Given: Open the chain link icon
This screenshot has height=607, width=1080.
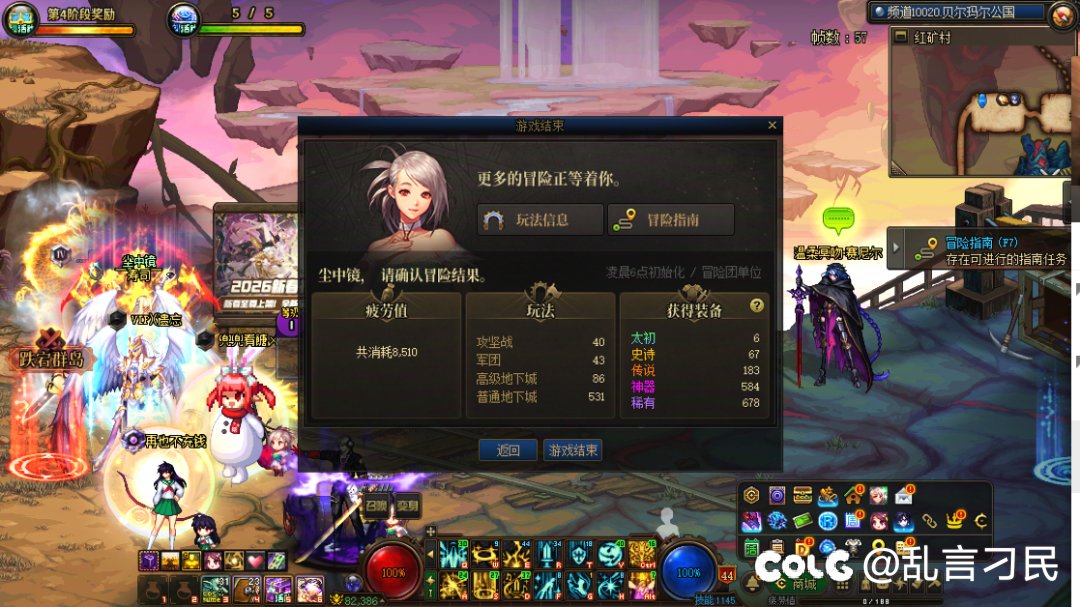Looking at the screenshot, I should pos(930,521).
